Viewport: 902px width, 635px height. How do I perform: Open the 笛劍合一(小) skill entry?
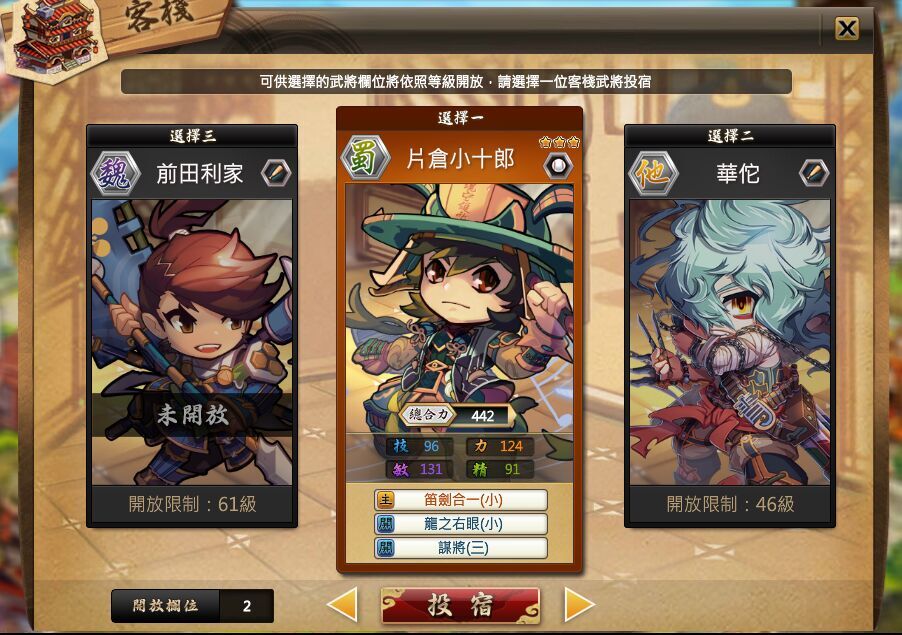click(x=461, y=500)
